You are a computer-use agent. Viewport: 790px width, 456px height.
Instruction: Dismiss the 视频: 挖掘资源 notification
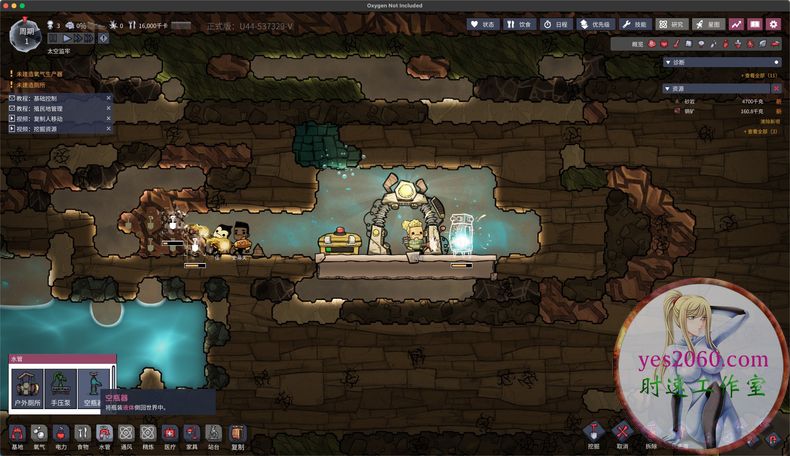click(x=108, y=129)
